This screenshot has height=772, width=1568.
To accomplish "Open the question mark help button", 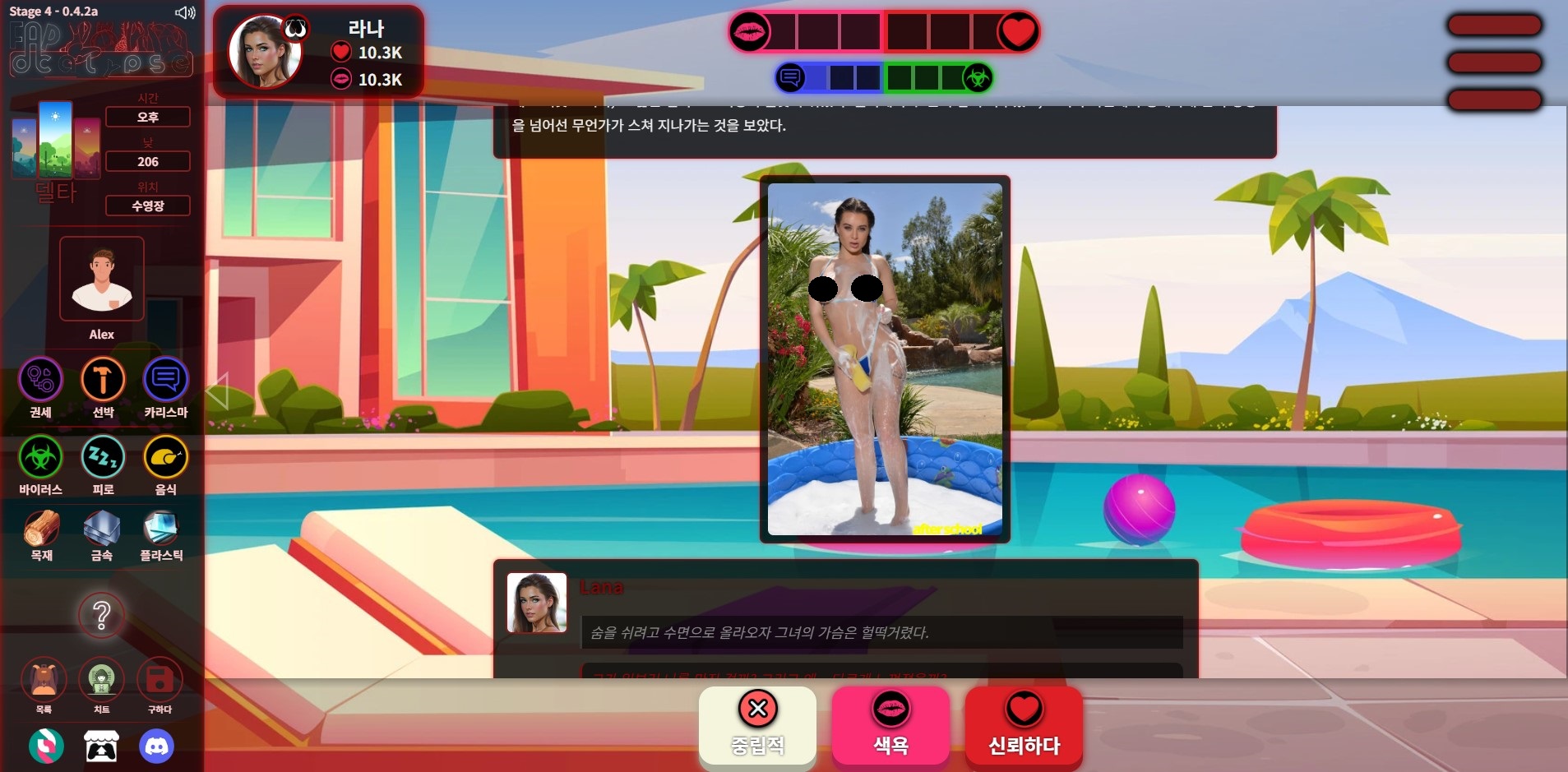I will point(101,615).
